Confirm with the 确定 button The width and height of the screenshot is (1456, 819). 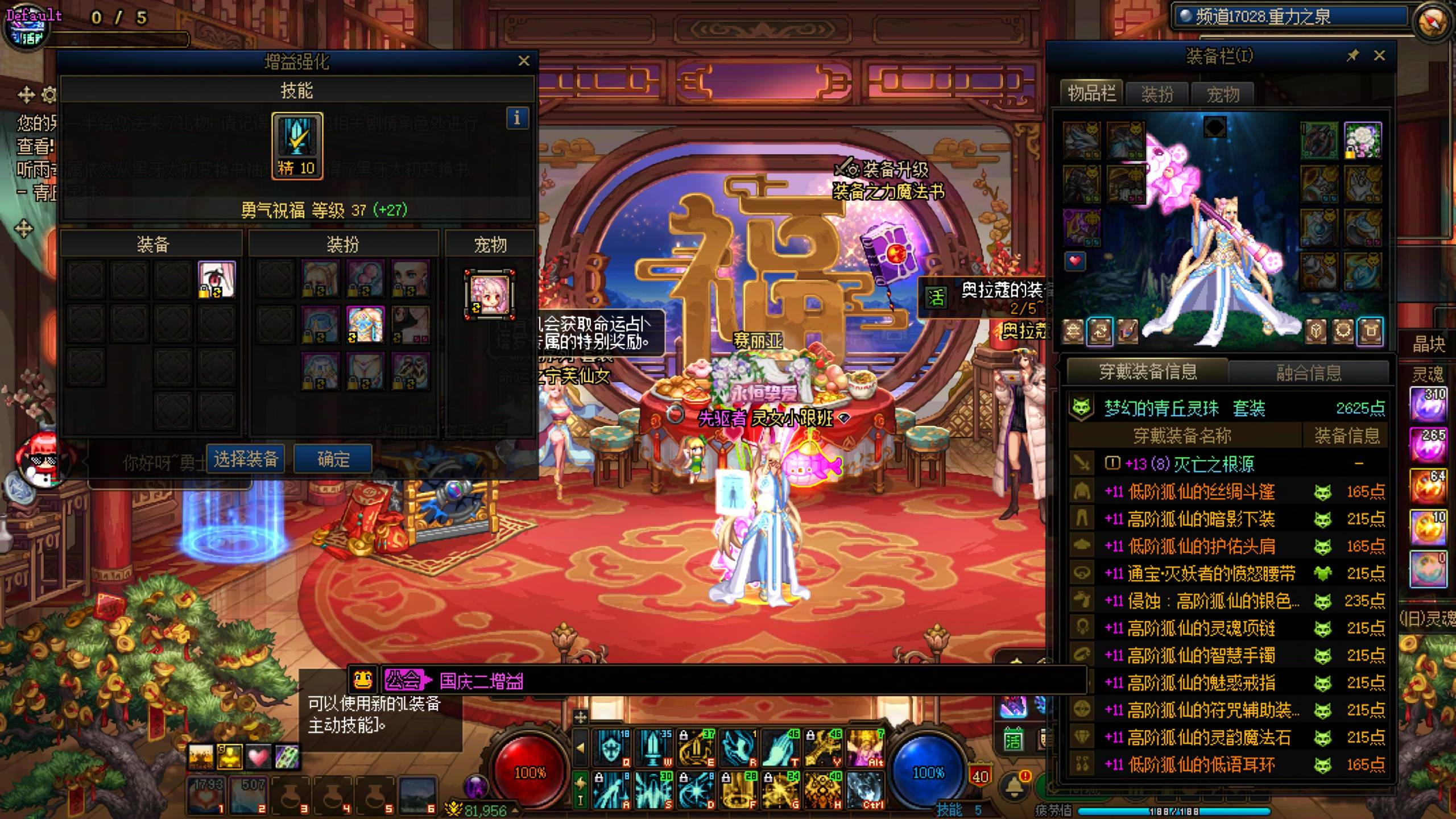(333, 459)
